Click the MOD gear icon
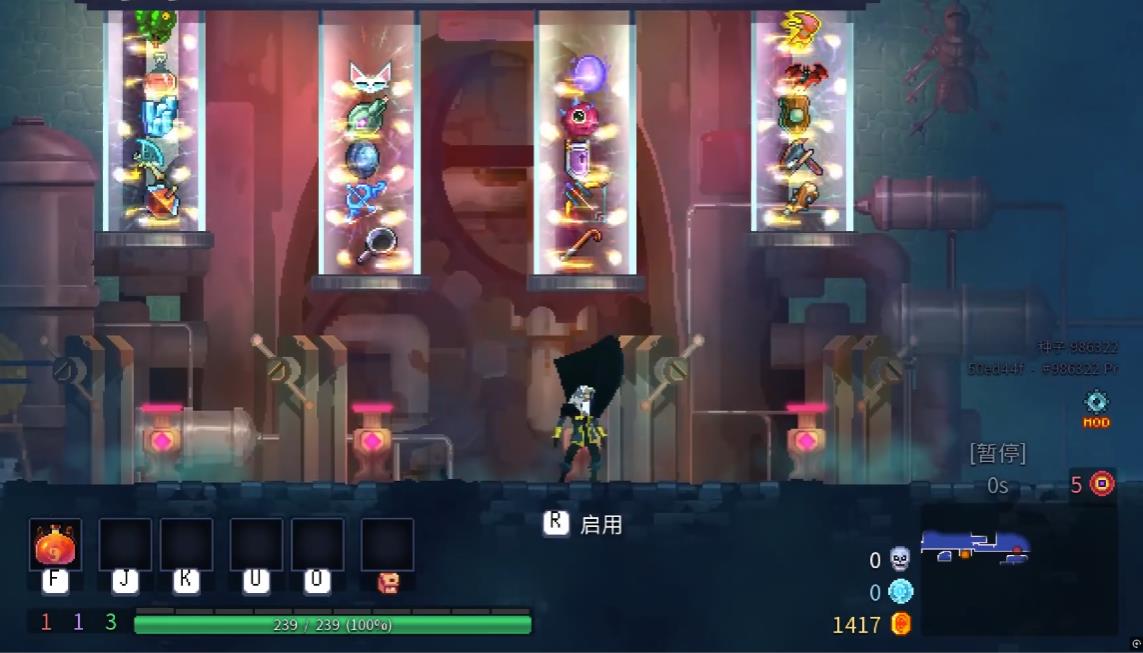 (x=1097, y=403)
